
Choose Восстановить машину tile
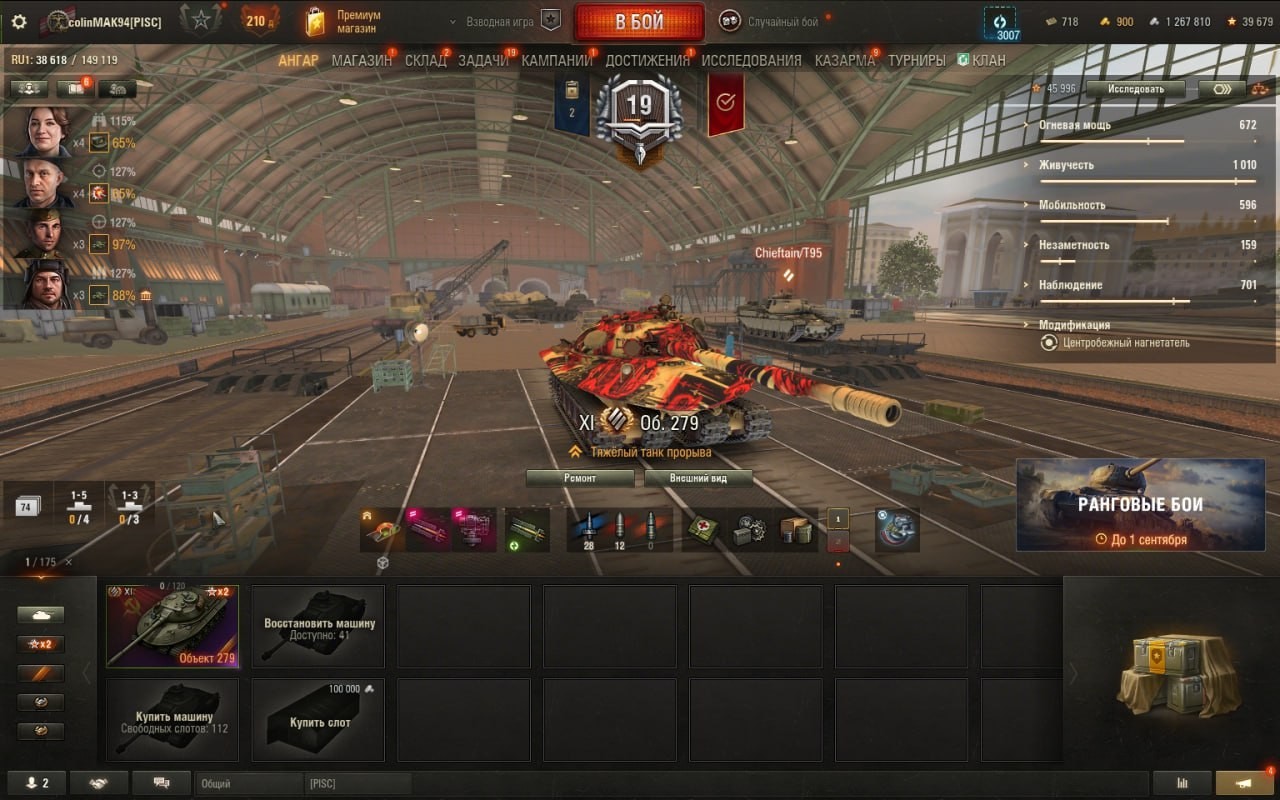click(318, 626)
